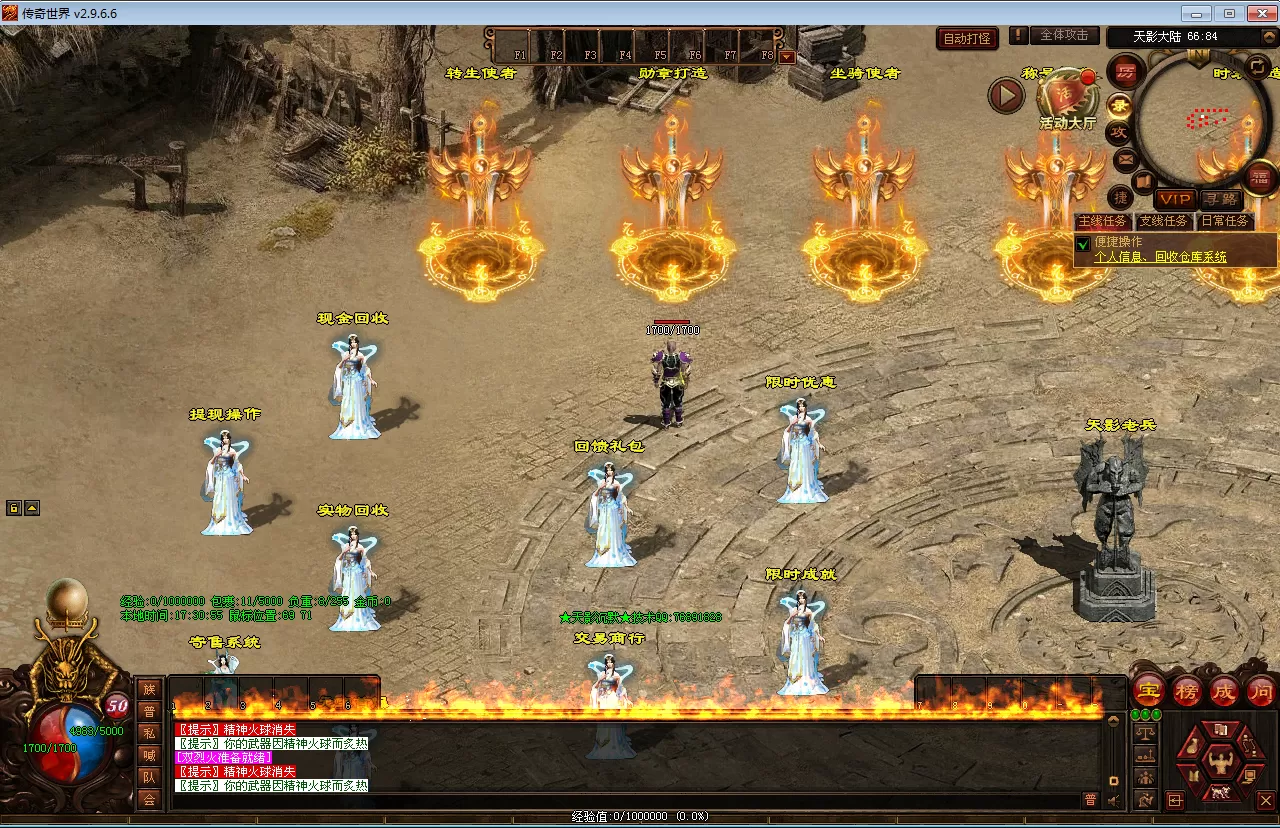Select the 喊 shout chat channel

149,755
